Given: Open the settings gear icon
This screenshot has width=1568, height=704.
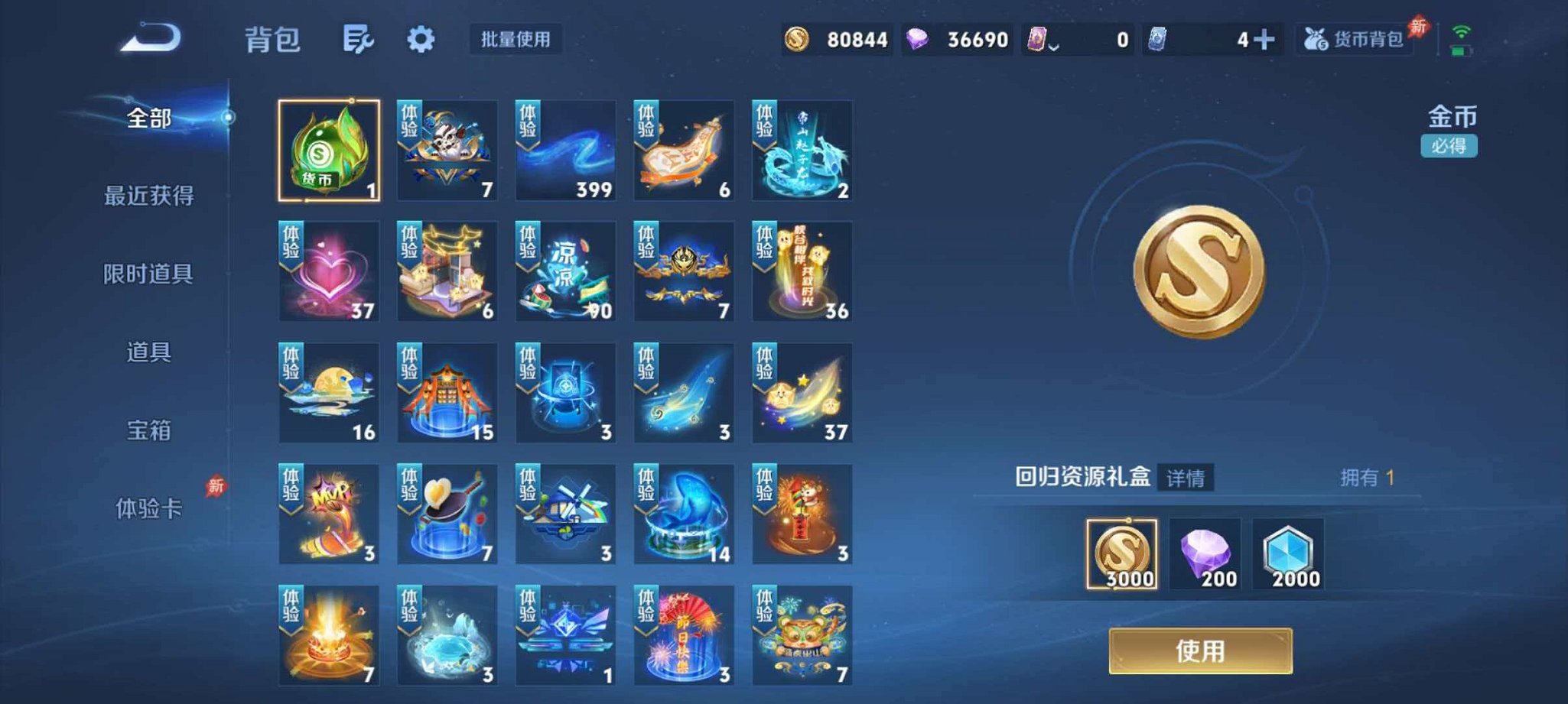Looking at the screenshot, I should click(x=421, y=40).
